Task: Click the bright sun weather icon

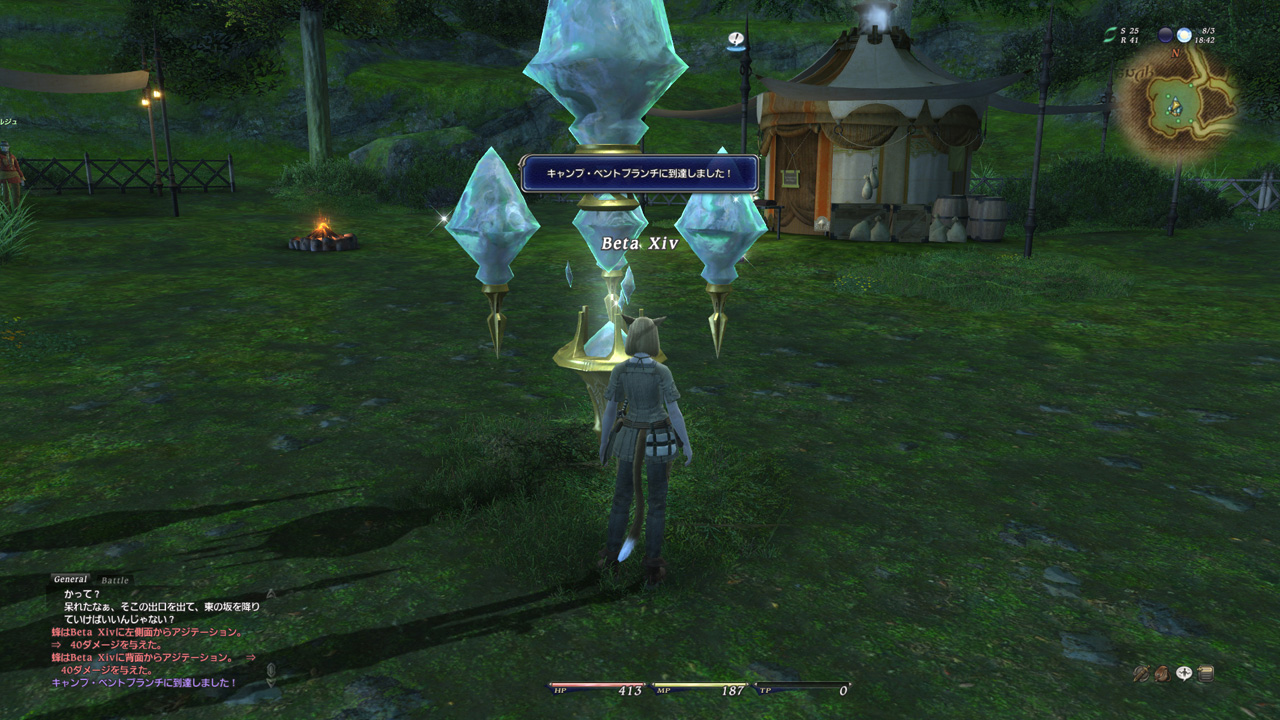Action: pos(1184,35)
